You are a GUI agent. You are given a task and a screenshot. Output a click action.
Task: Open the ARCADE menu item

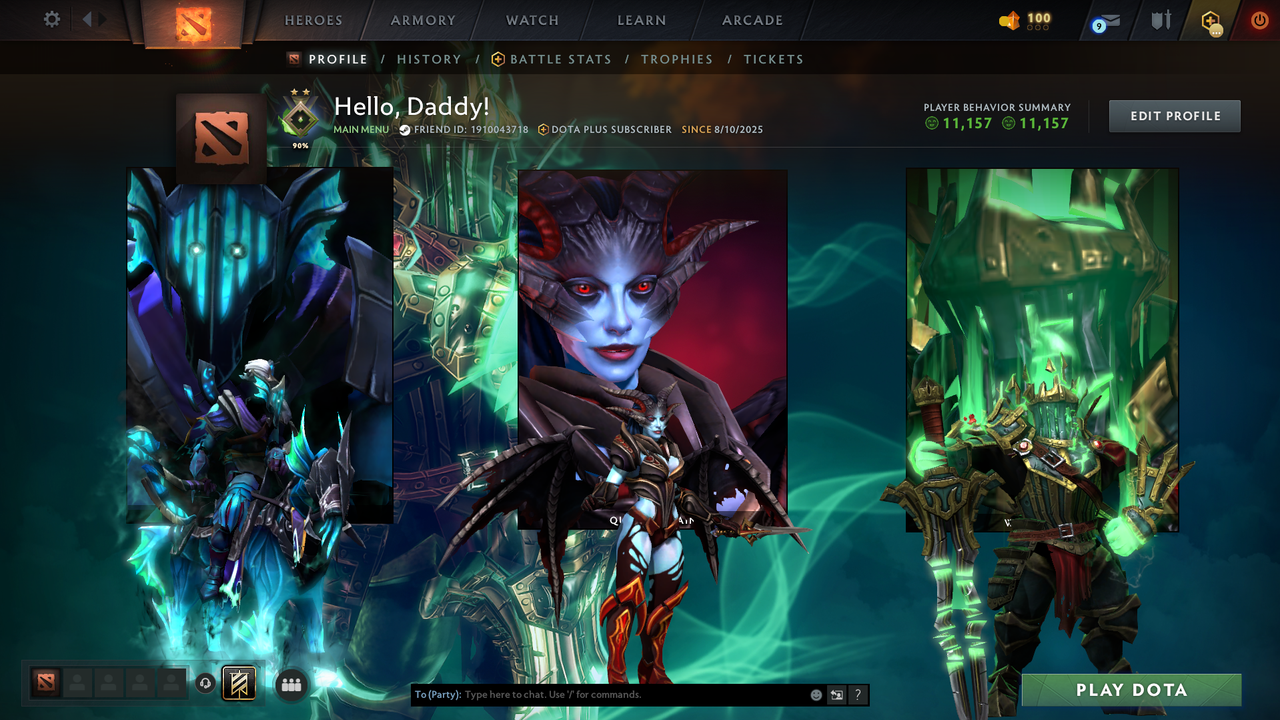click(751, 19)
